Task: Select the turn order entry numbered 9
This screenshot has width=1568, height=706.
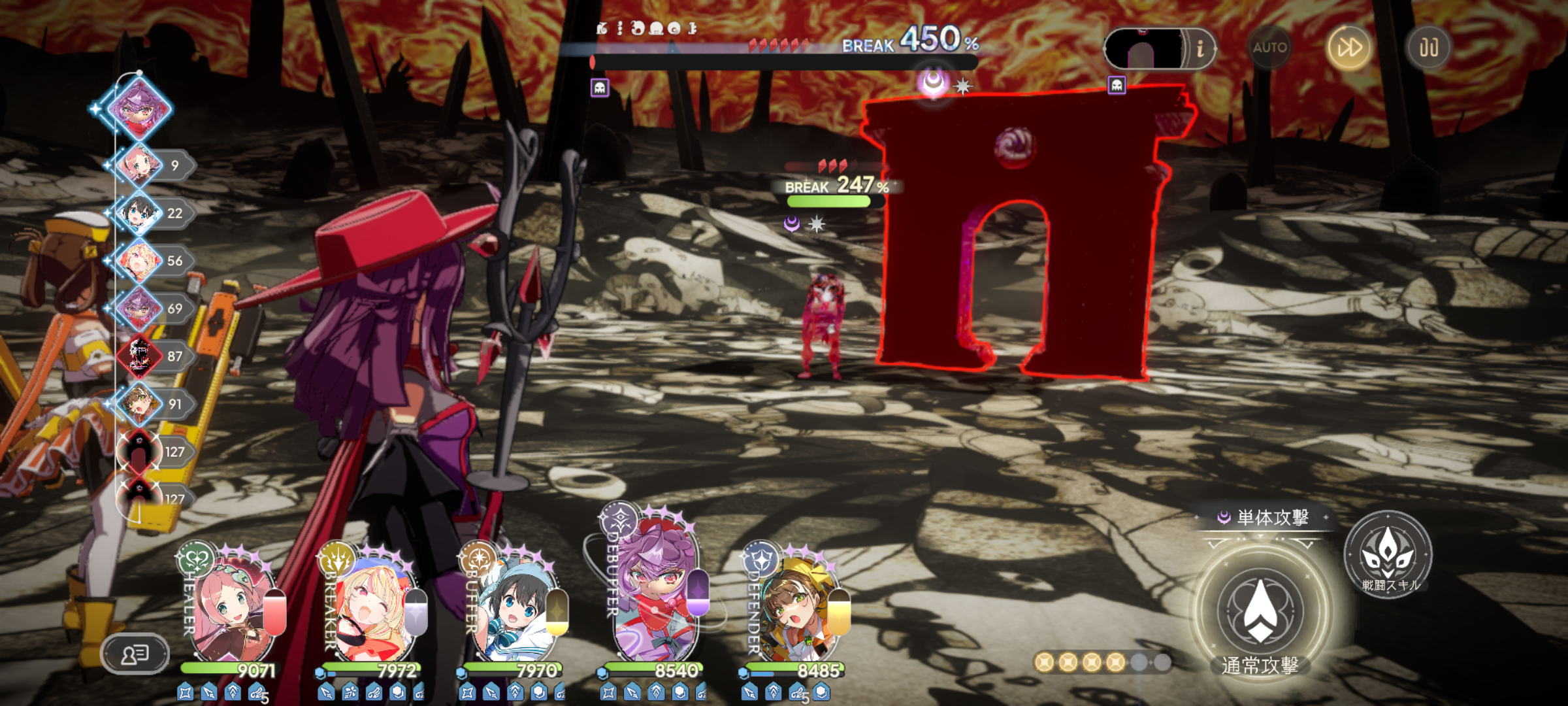Action: click(x=140, y=165)
